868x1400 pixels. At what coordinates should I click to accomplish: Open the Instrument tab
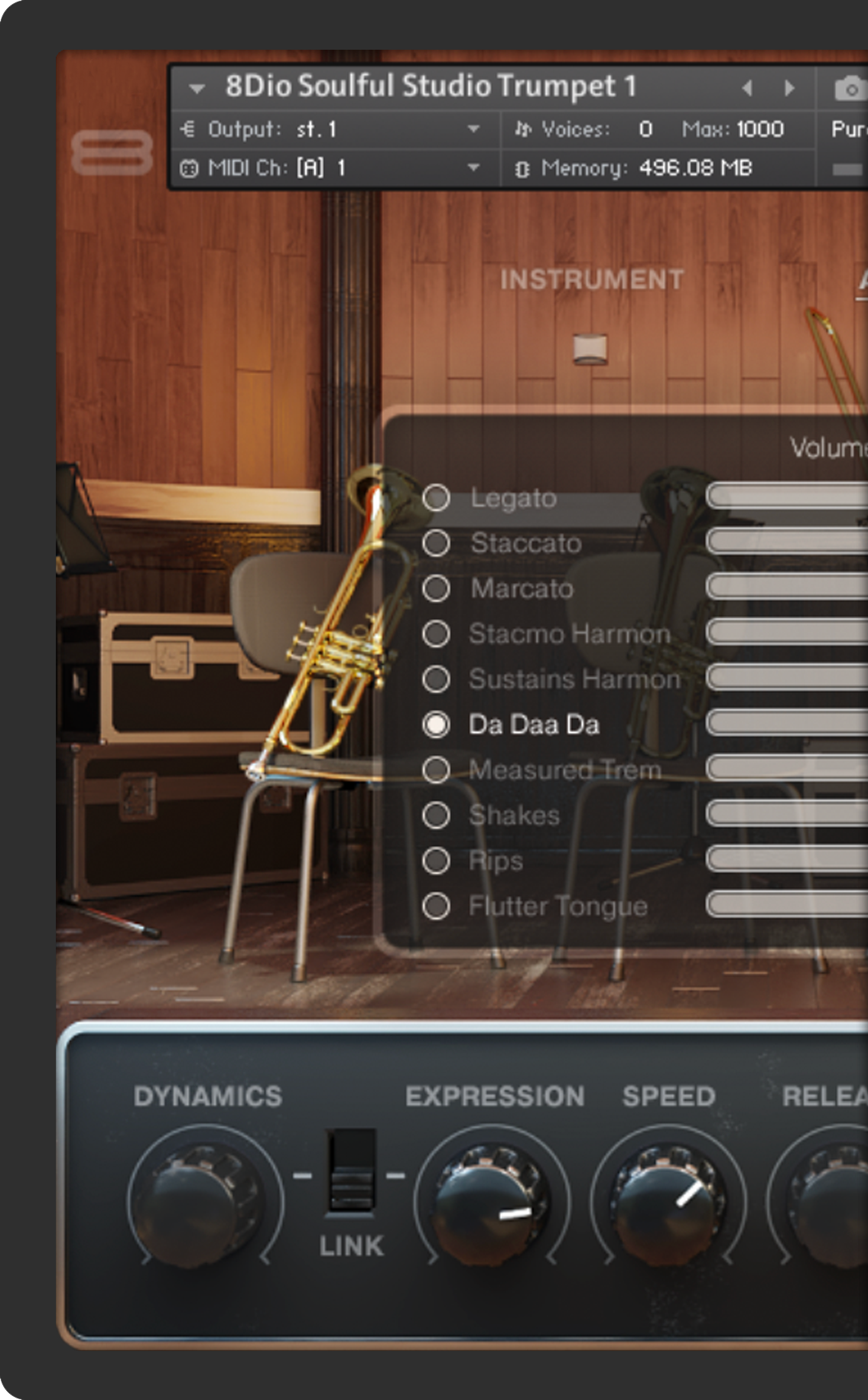(x=591, y=280)
